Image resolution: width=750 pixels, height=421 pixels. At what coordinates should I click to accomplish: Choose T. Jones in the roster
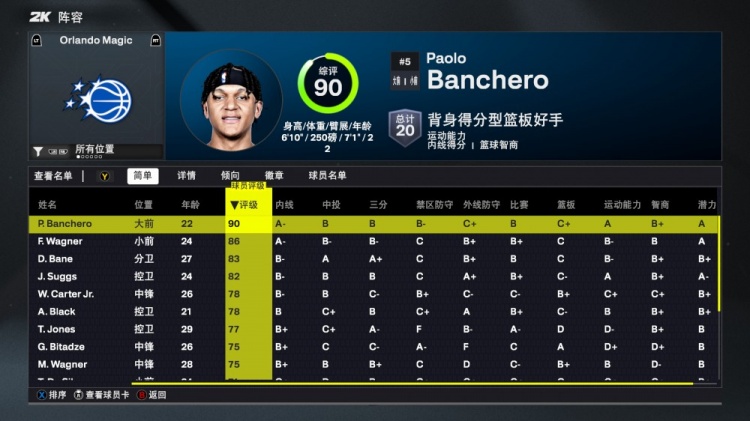coord(56,329)
